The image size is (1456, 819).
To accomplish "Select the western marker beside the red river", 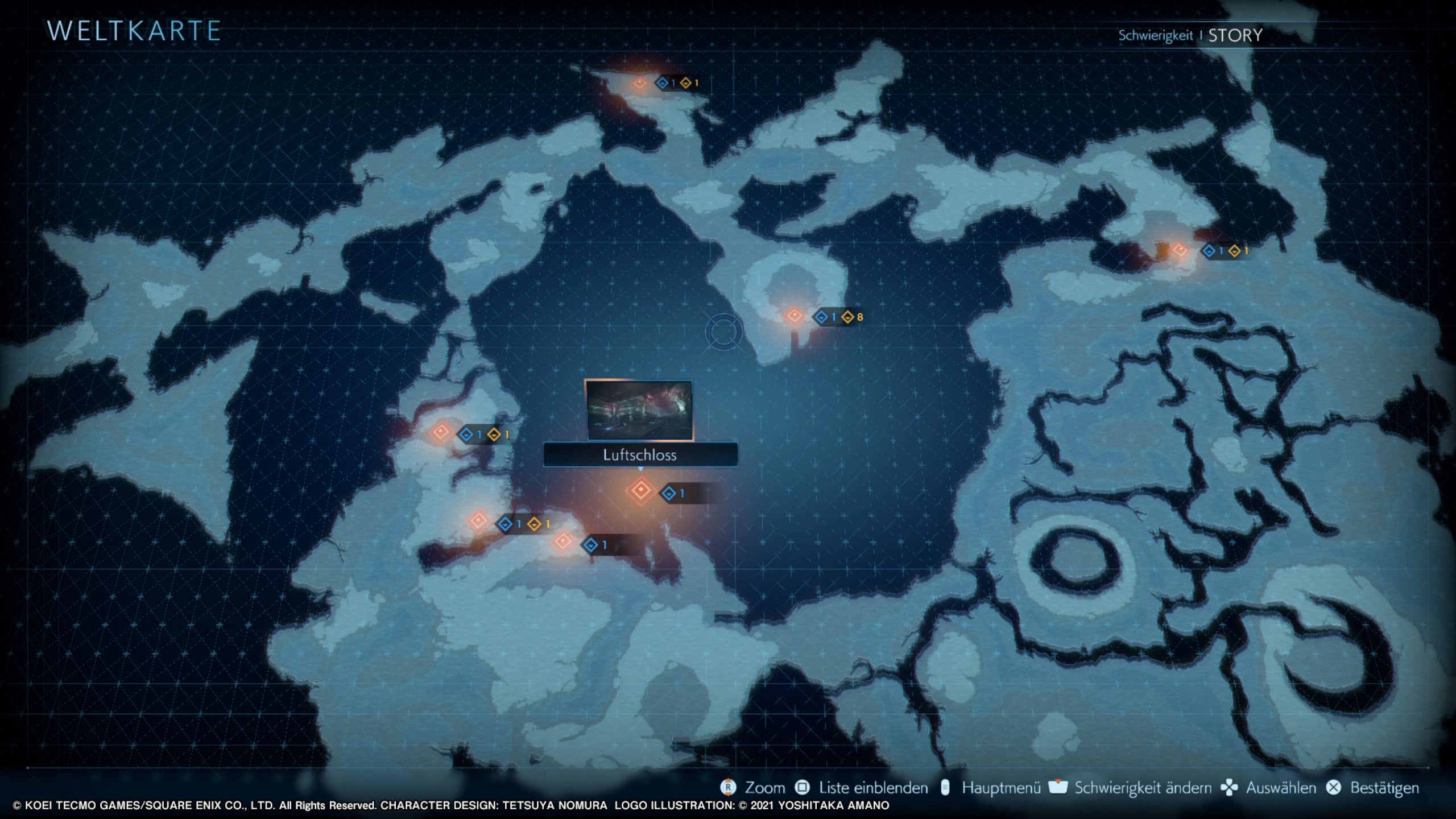I will pos(441,433).
